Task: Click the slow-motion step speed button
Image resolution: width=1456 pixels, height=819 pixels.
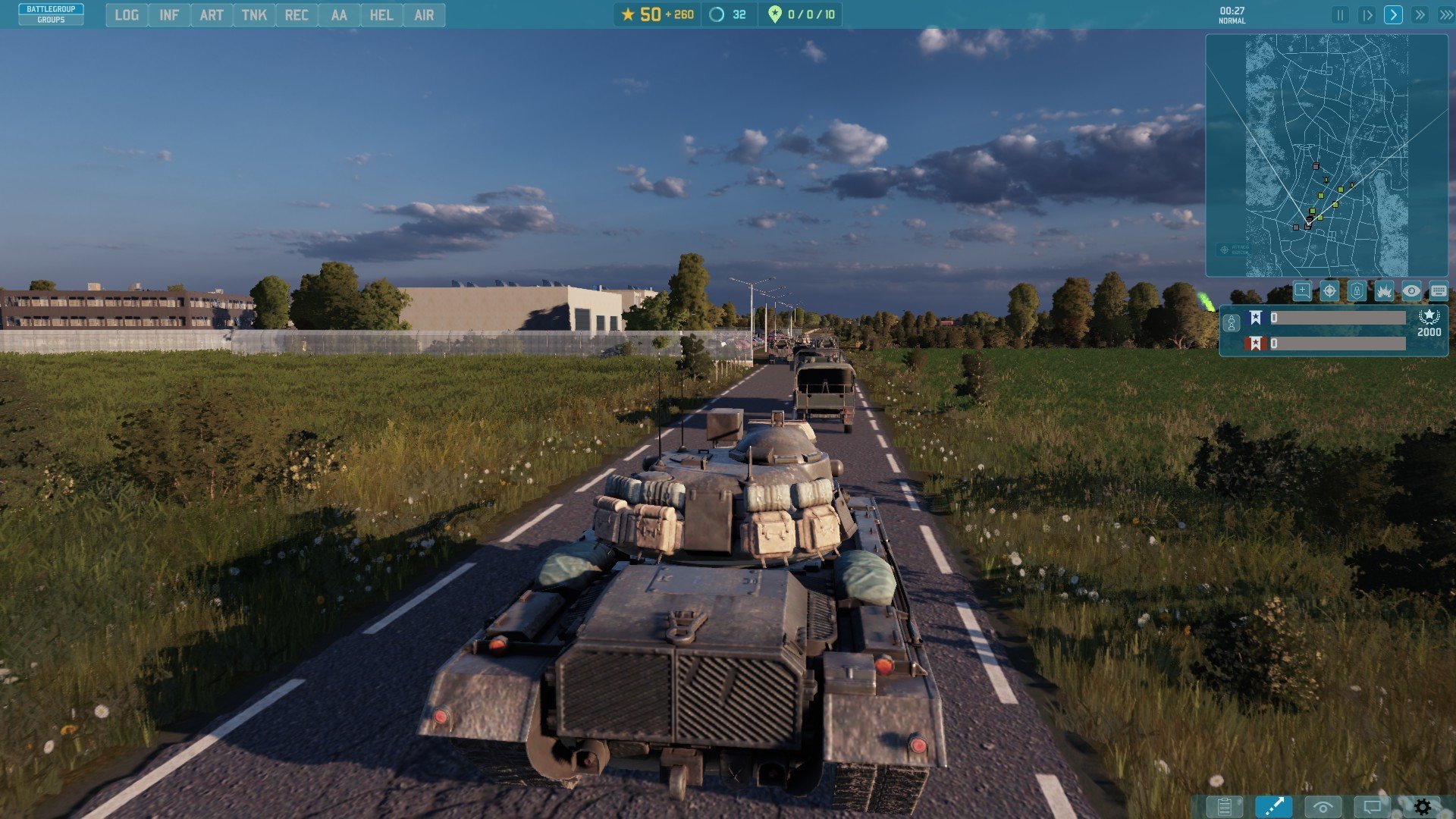Action: click(1367, 15)
